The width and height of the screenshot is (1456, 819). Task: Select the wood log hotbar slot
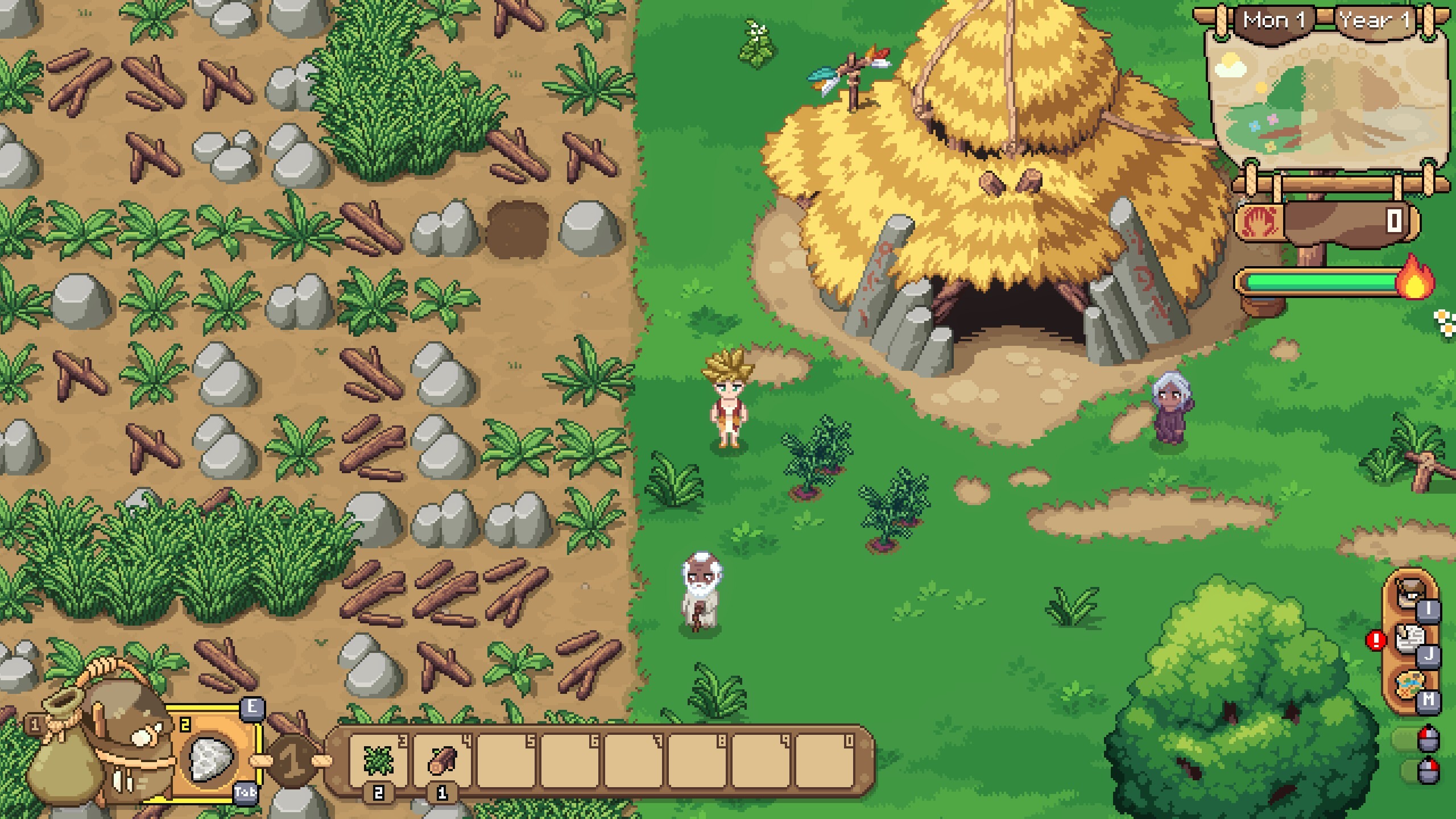pos(442,760)
